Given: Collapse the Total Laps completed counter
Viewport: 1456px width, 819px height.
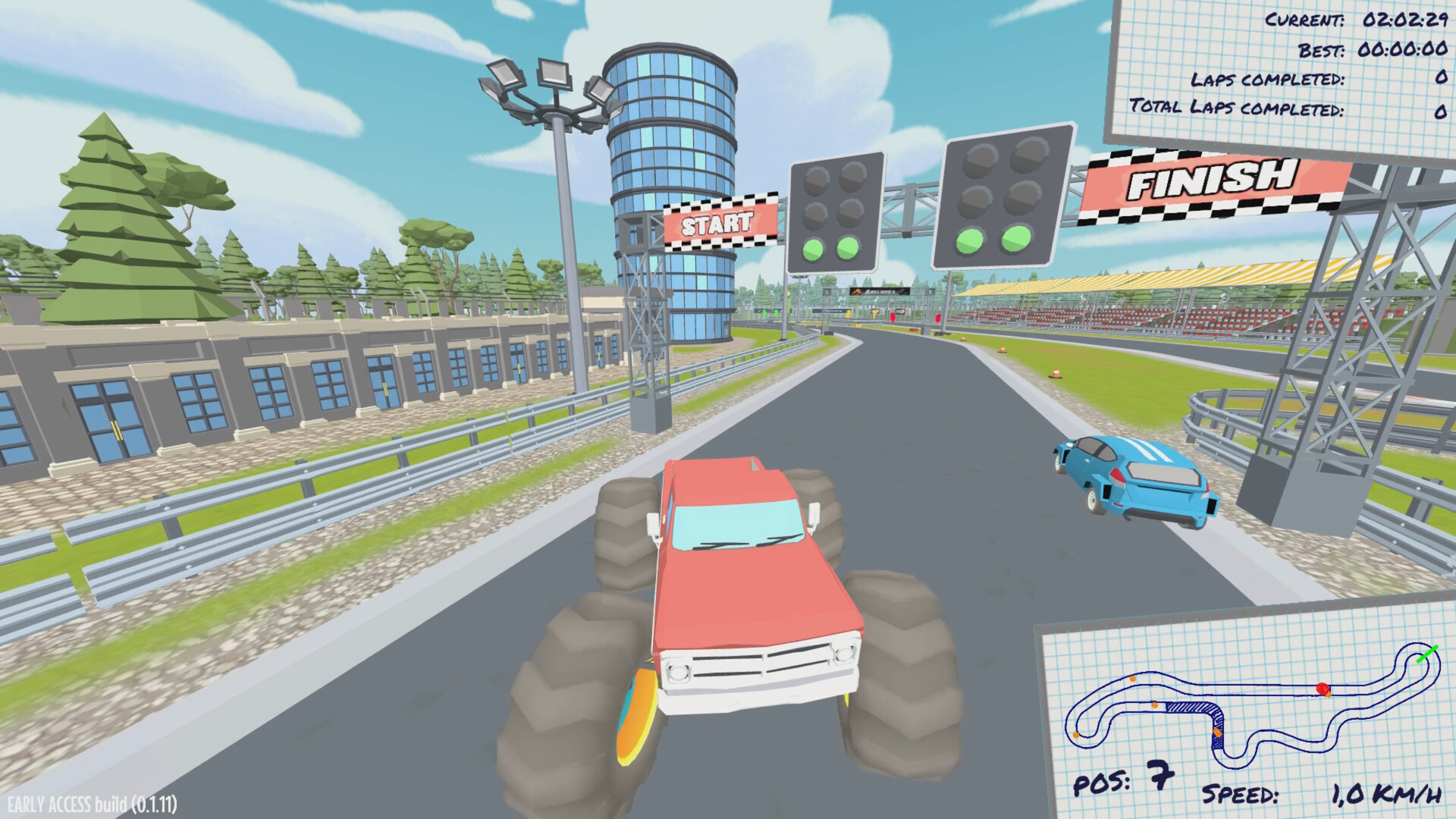Looking at the screenshot, I should [1283, 106].
